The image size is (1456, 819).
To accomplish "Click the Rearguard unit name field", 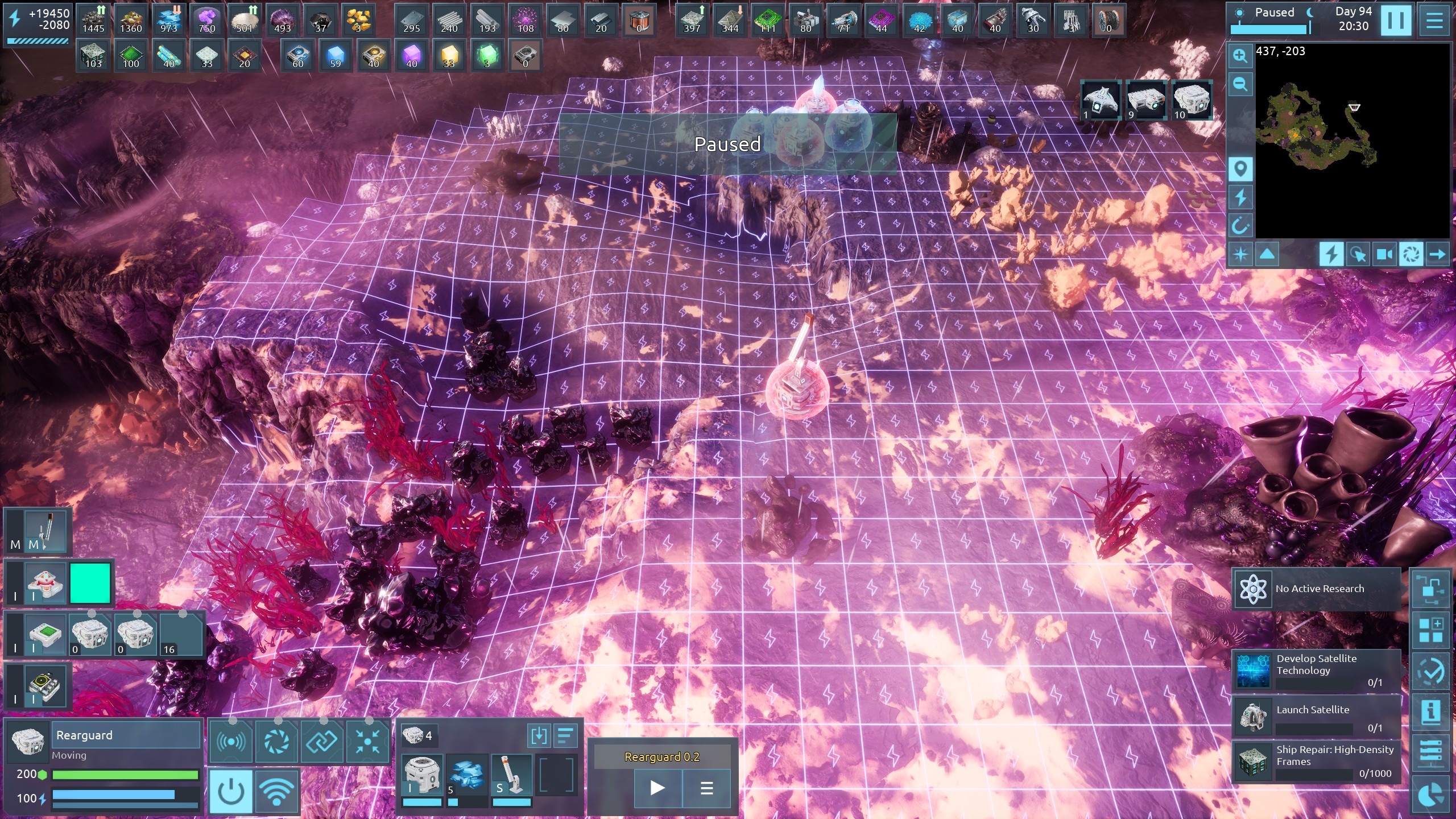I will [x=126, y=735].
